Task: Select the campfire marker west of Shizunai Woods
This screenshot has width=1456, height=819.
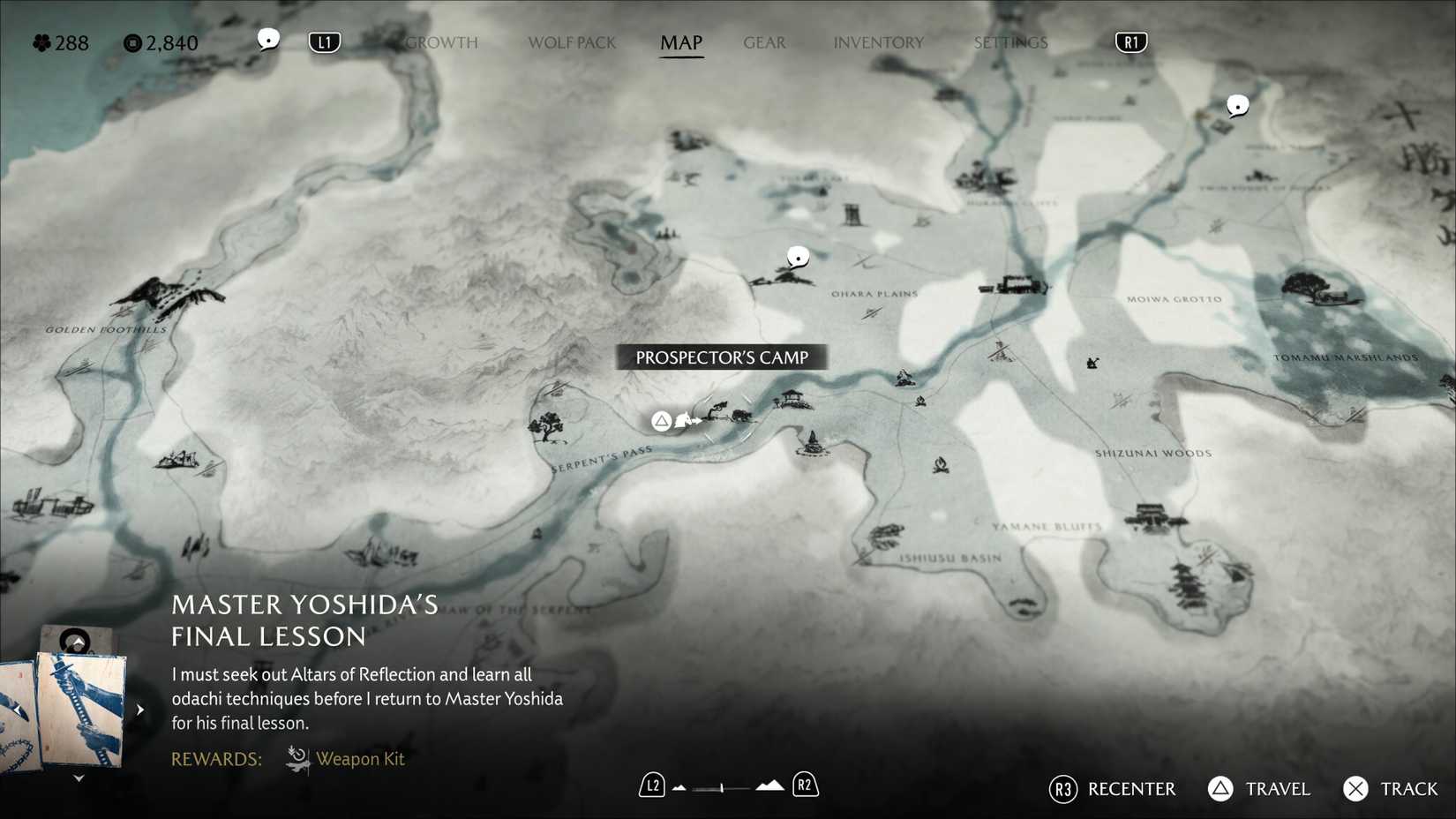Action: [941, 463]
